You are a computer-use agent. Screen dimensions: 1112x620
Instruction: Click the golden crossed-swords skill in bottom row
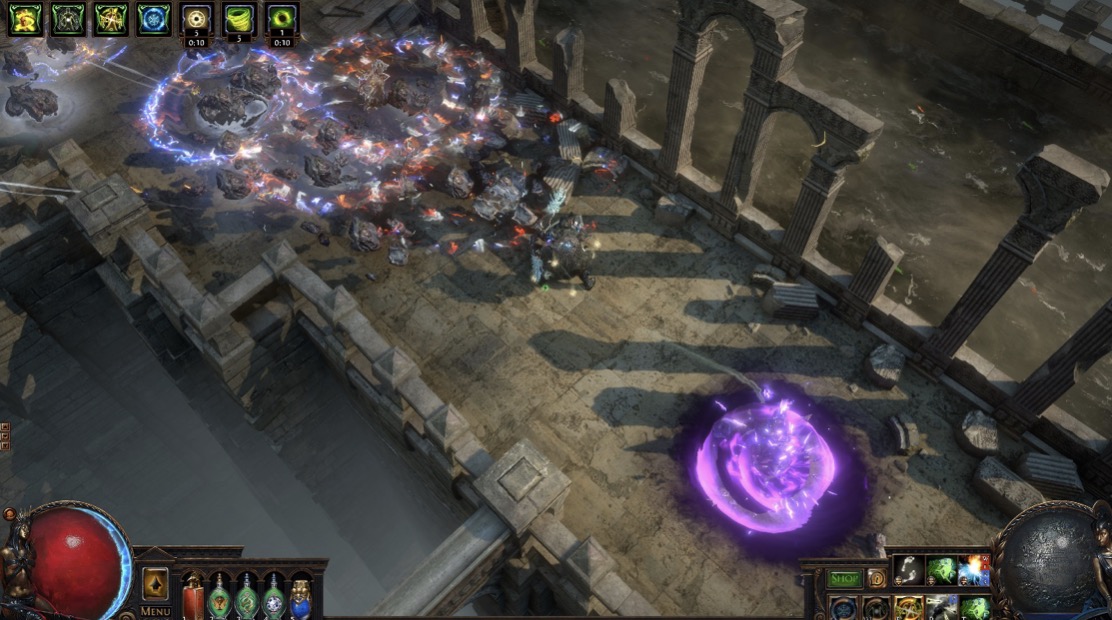point(908,608)
